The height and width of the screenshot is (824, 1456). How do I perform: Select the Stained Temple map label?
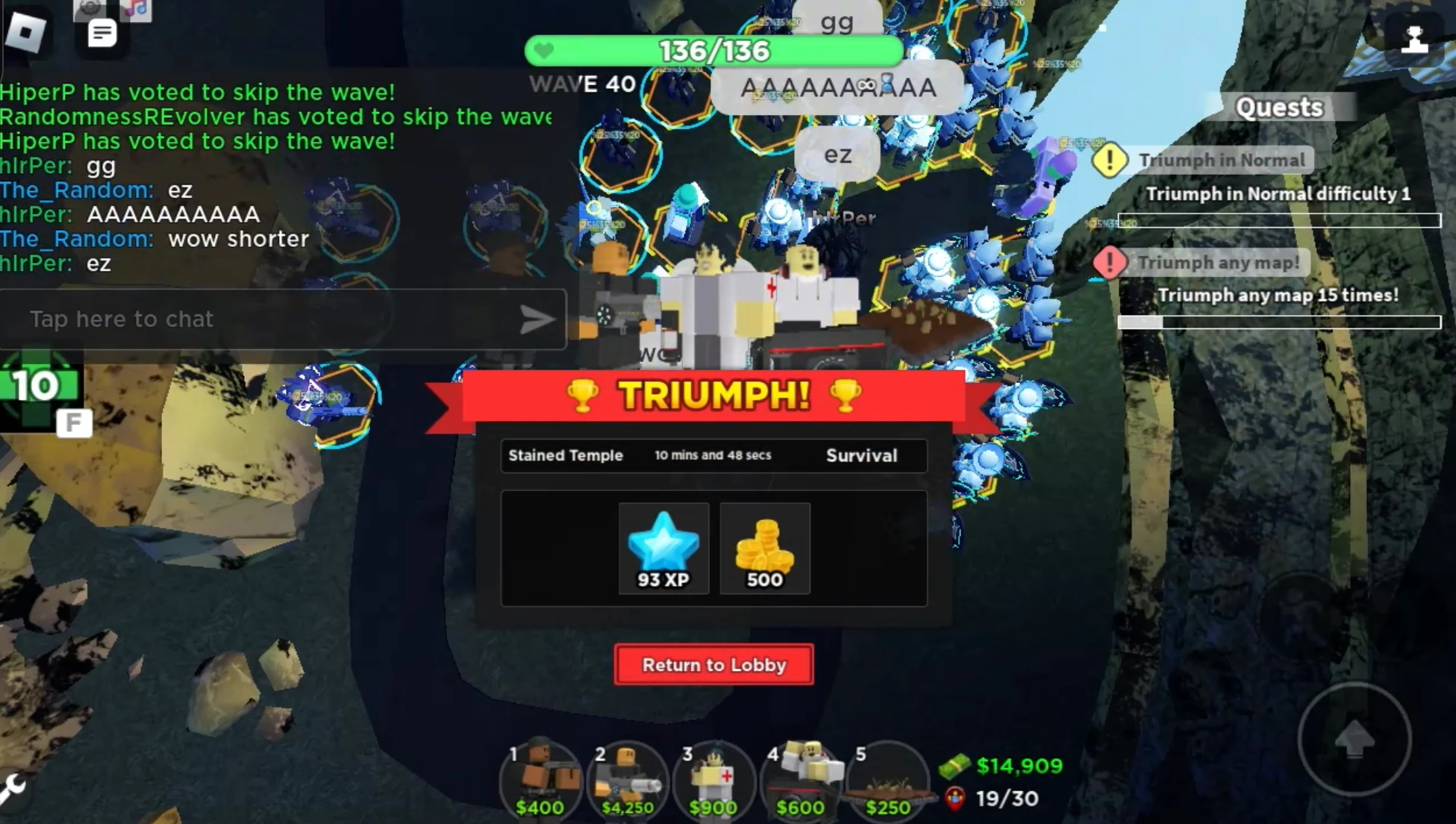565,456
